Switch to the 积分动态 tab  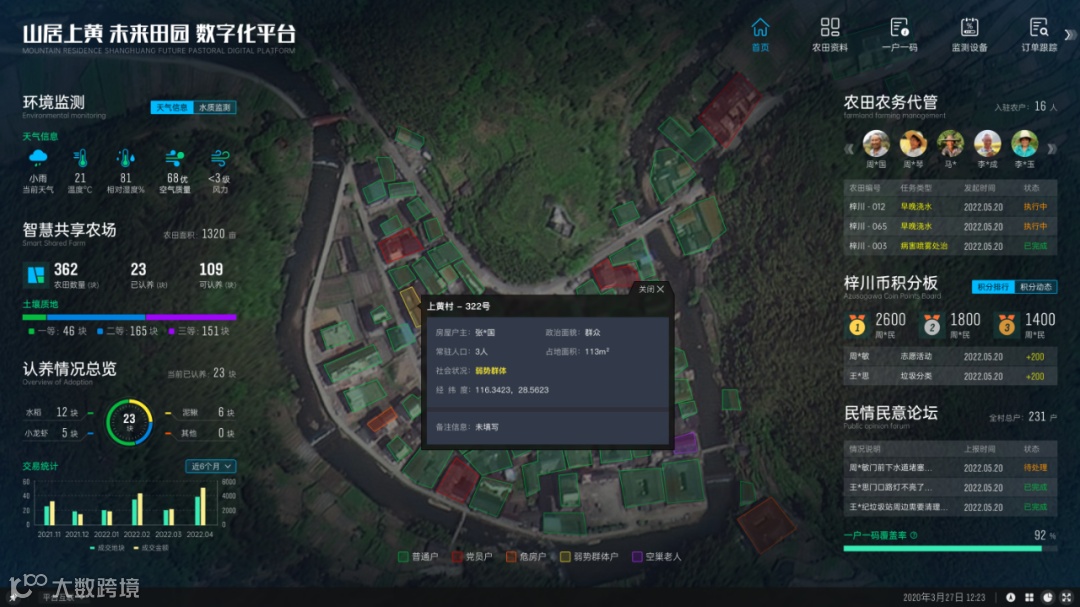tap(1036, 287)
